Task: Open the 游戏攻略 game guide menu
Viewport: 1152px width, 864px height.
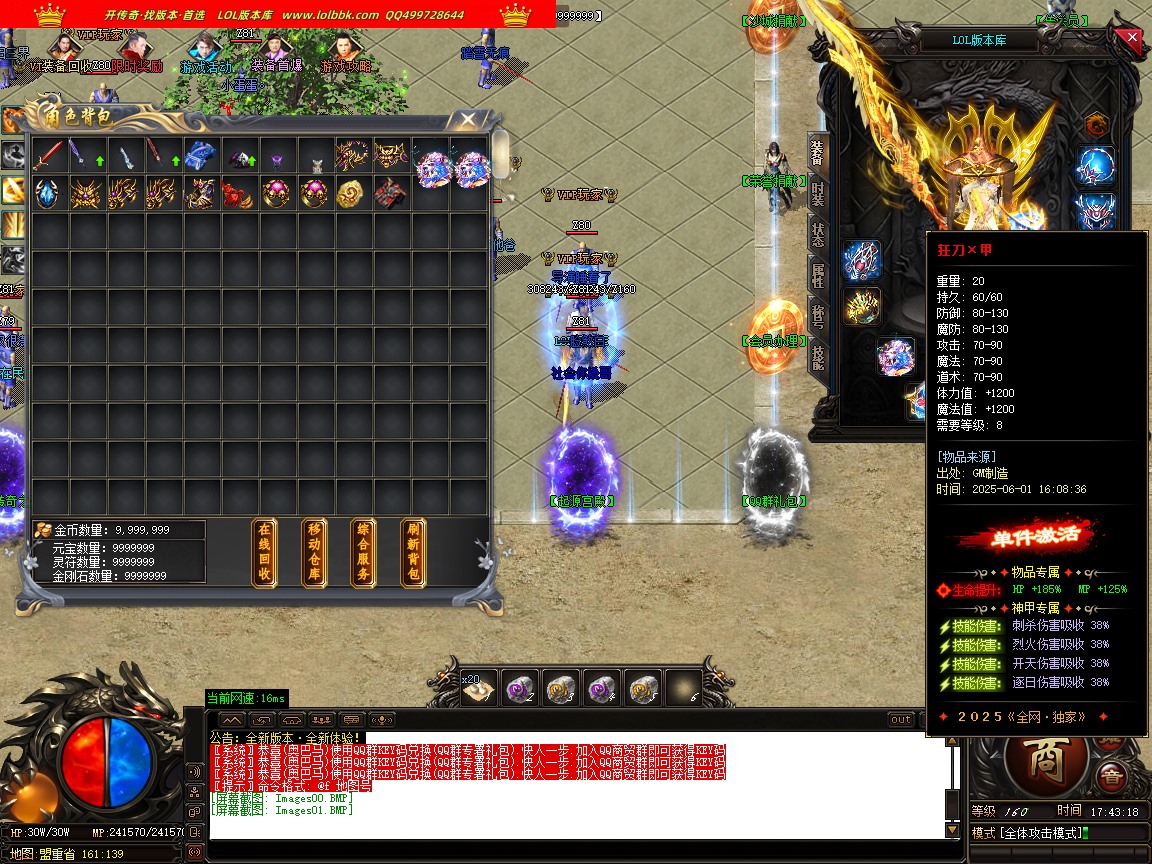Action: click(346, 66)
